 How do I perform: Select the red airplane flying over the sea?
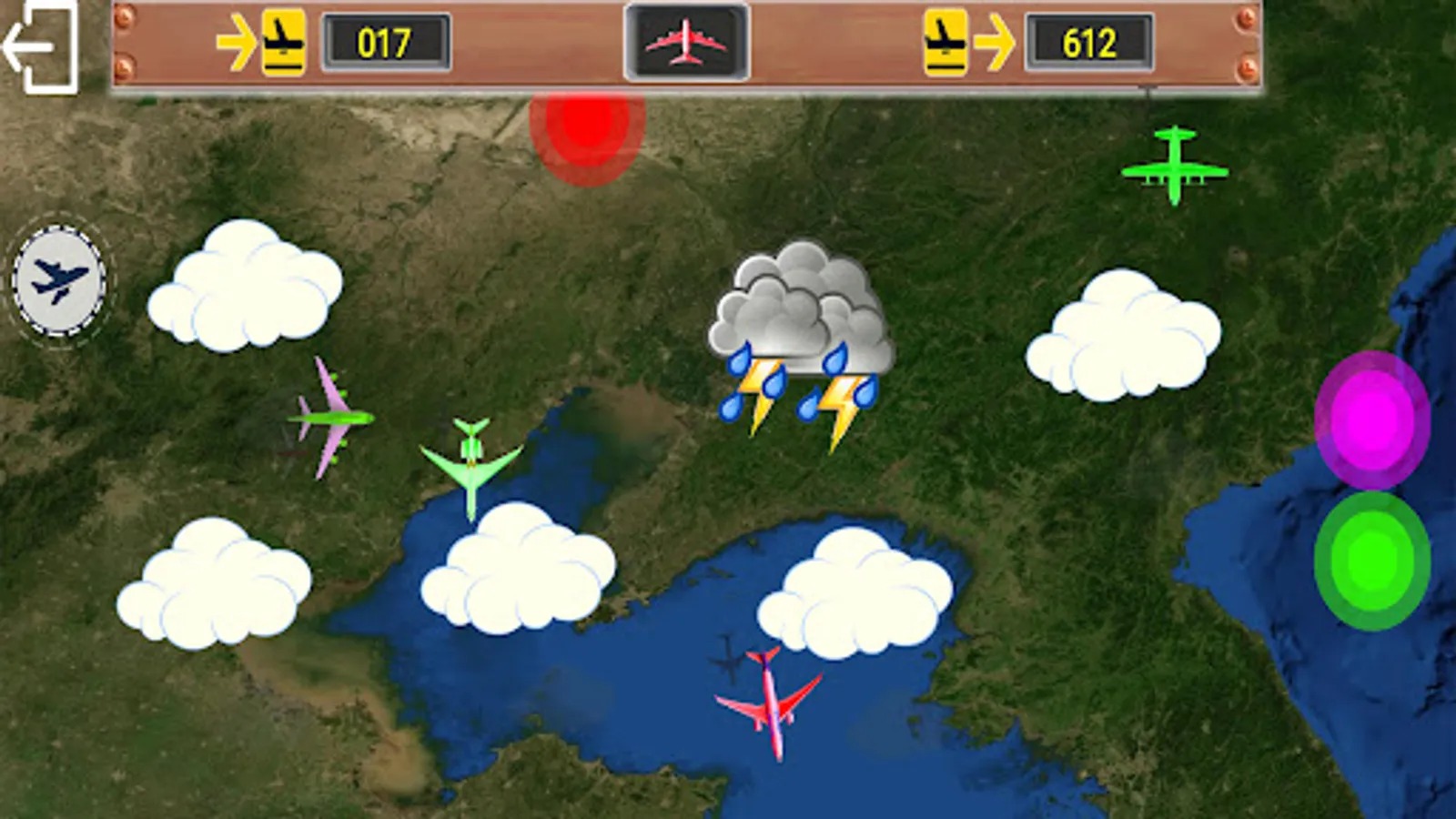click(x=769, y=705)
